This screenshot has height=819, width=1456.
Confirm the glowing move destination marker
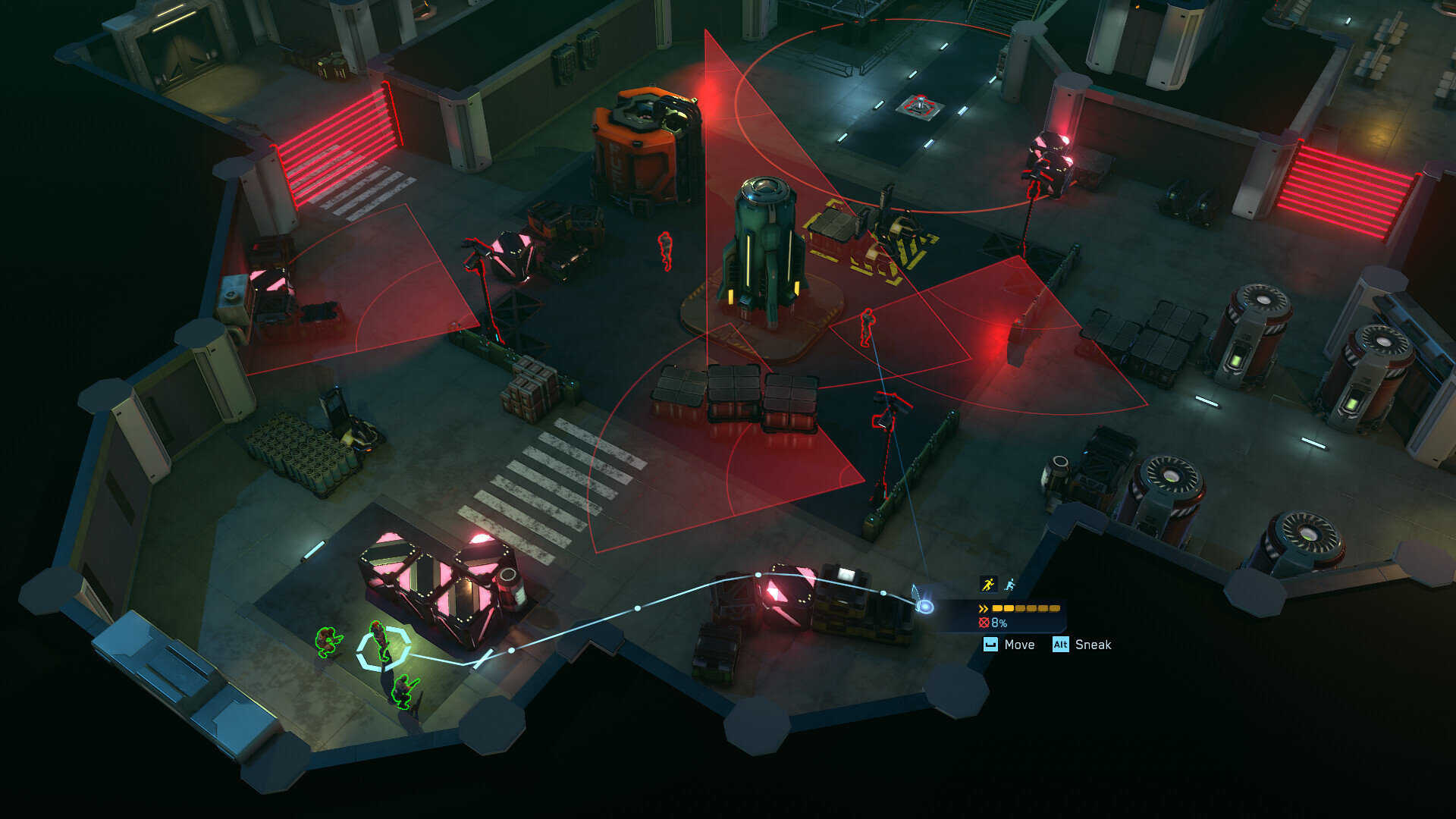coord(924,607)
